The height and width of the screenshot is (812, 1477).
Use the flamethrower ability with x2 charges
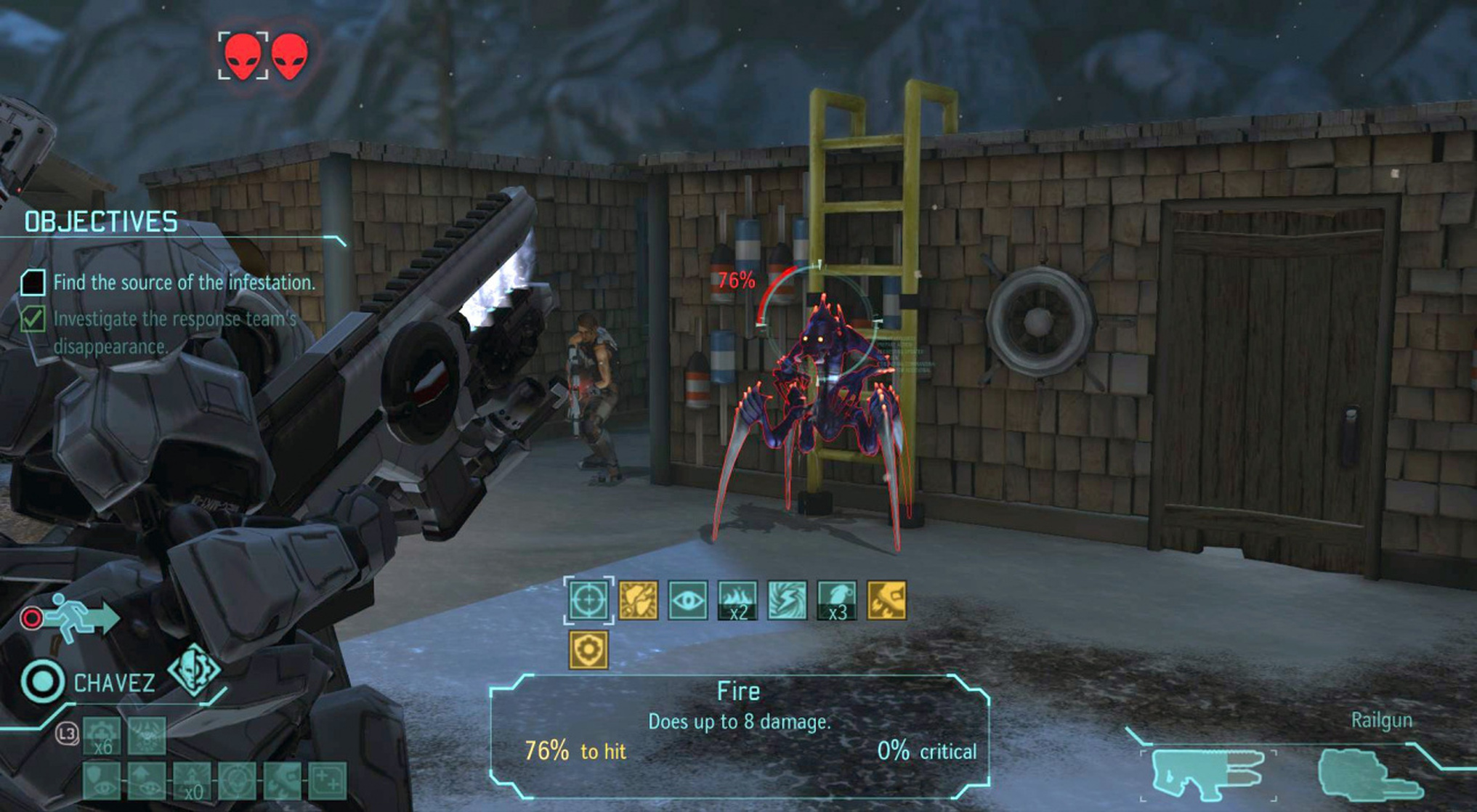(x=737, y=601)
